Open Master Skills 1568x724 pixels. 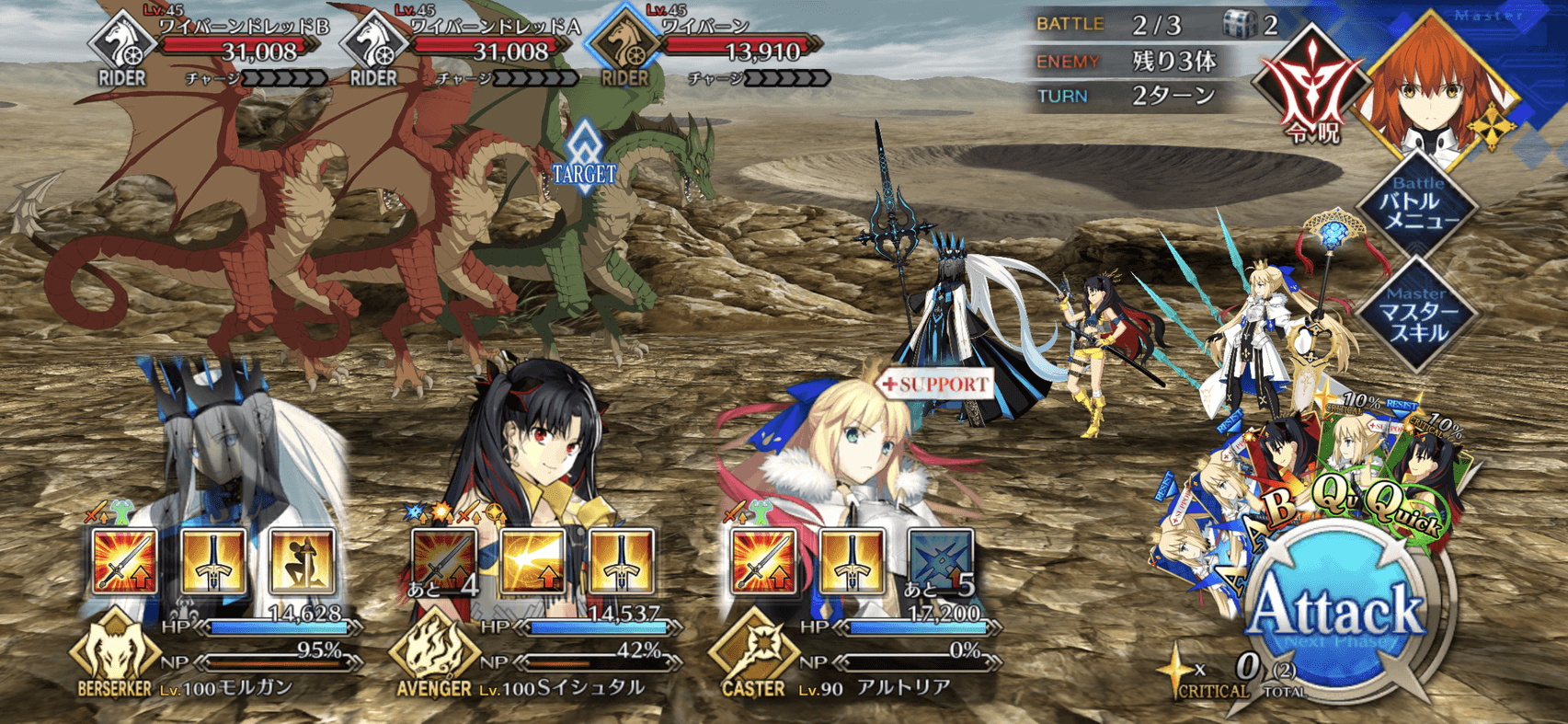pos(1417,316)
